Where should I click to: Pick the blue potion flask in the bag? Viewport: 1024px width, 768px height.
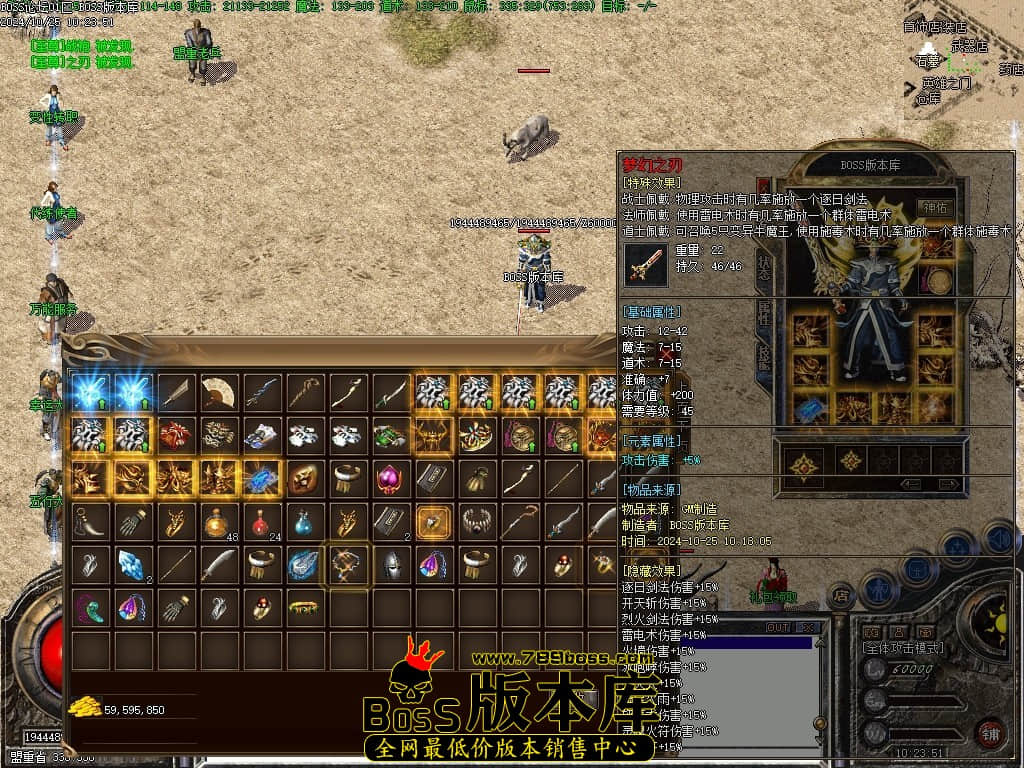click(304, 521)
